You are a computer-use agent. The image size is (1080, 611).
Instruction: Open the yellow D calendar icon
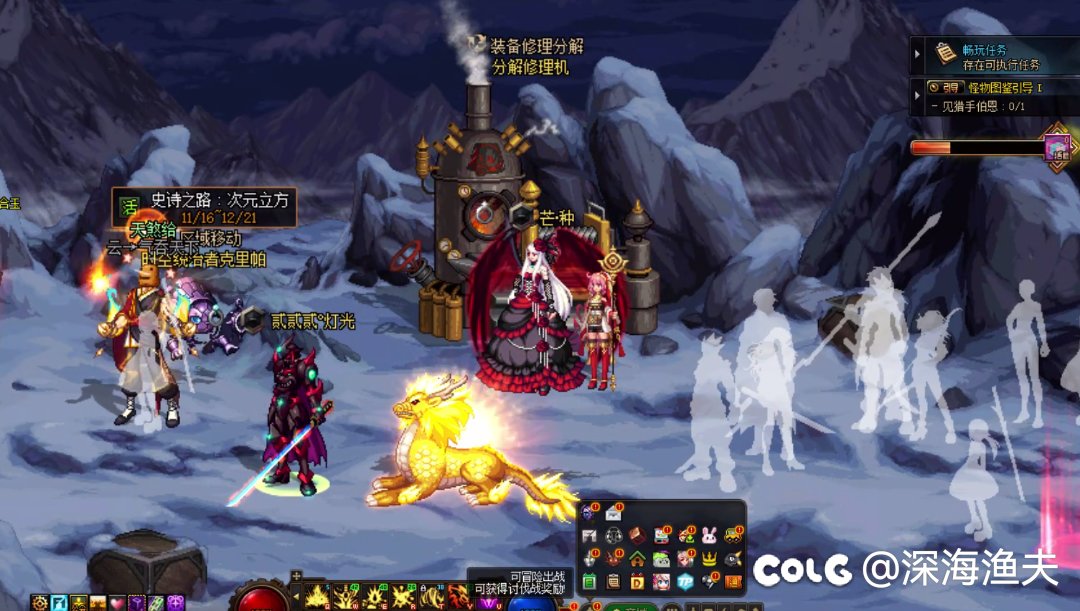(x=637, y=581)
